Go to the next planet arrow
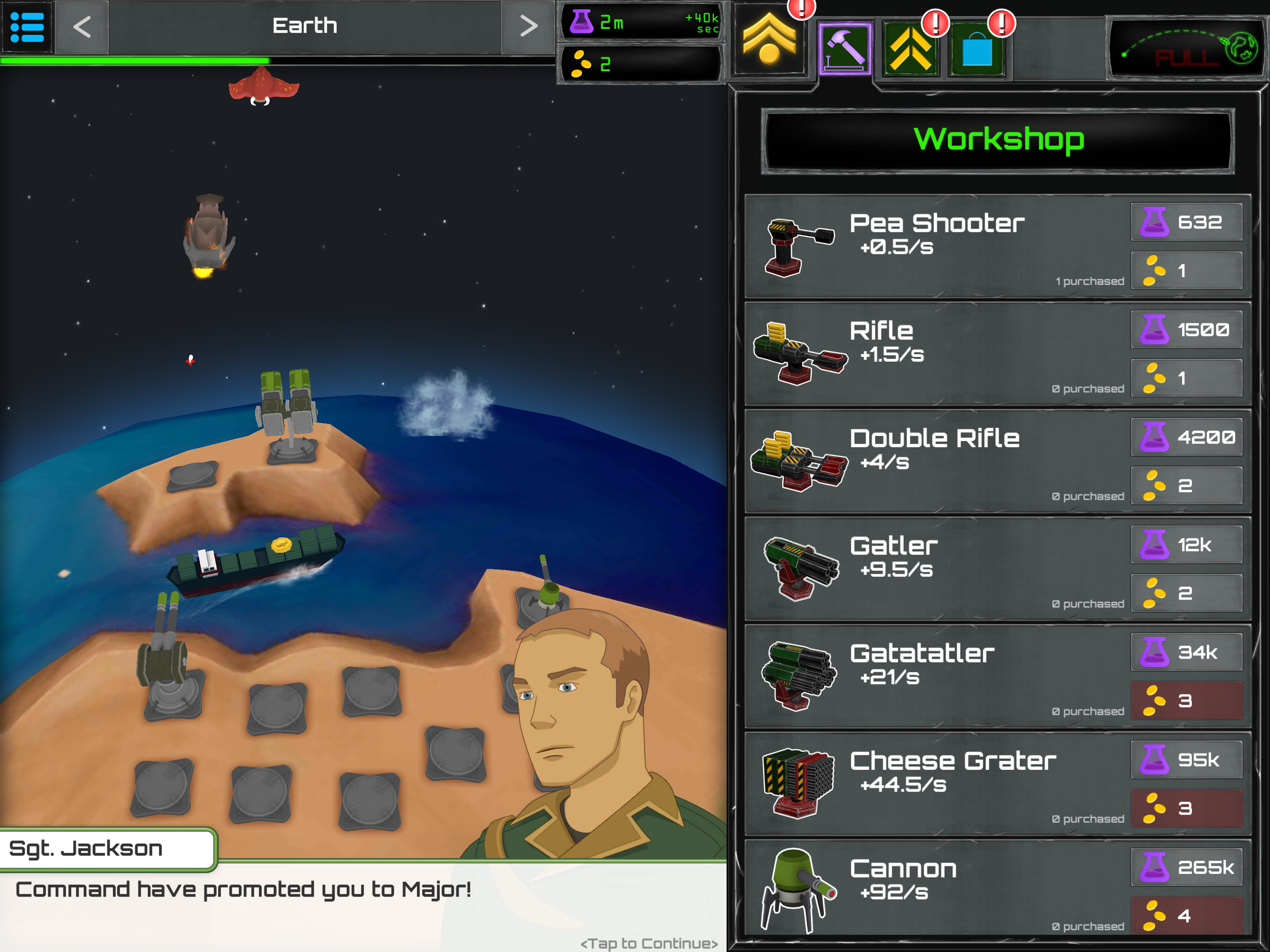Image resolution: width=1270 pixels, height=952 pixels. tap(528, 26)
